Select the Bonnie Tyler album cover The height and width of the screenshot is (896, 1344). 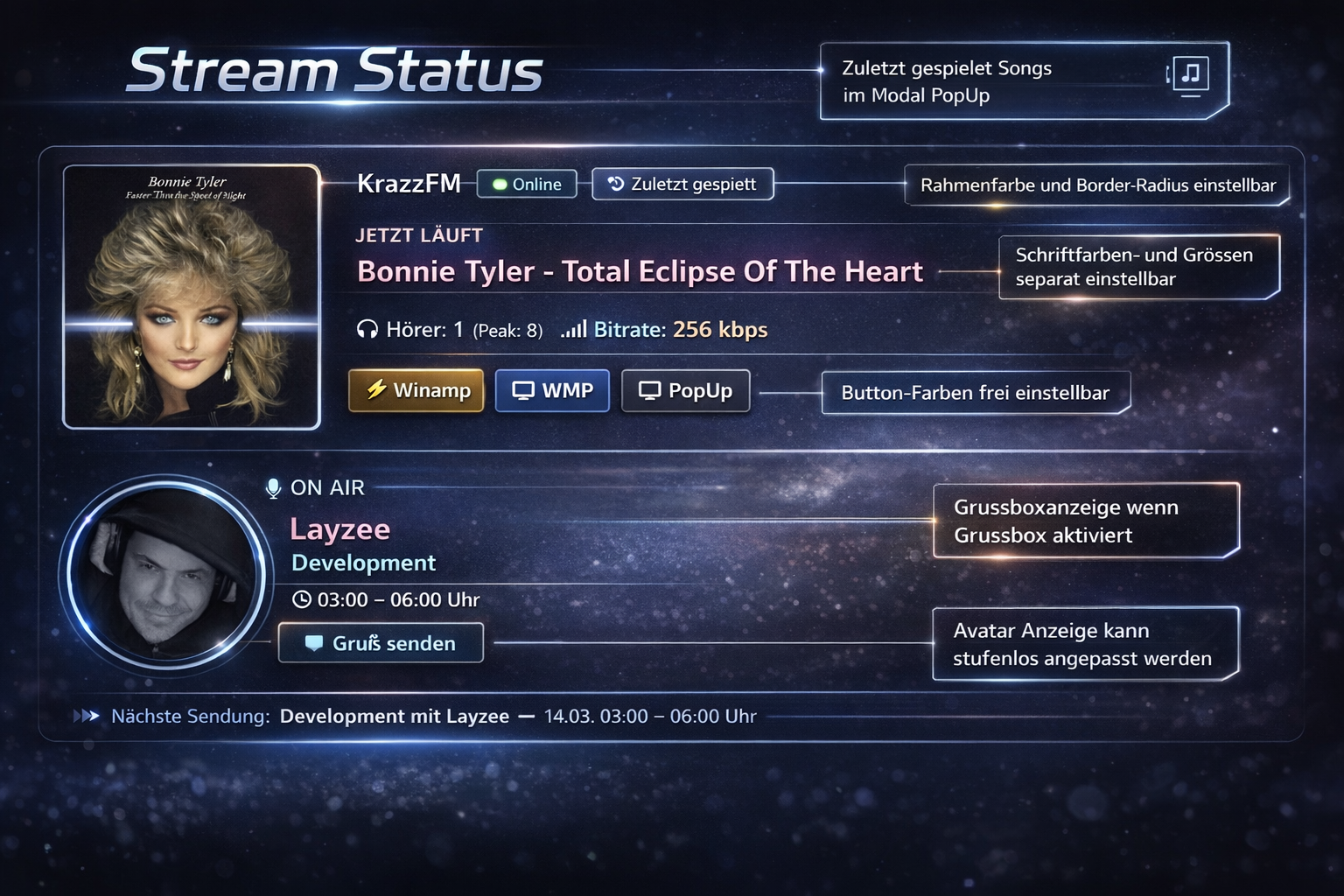tap(192, 297)
